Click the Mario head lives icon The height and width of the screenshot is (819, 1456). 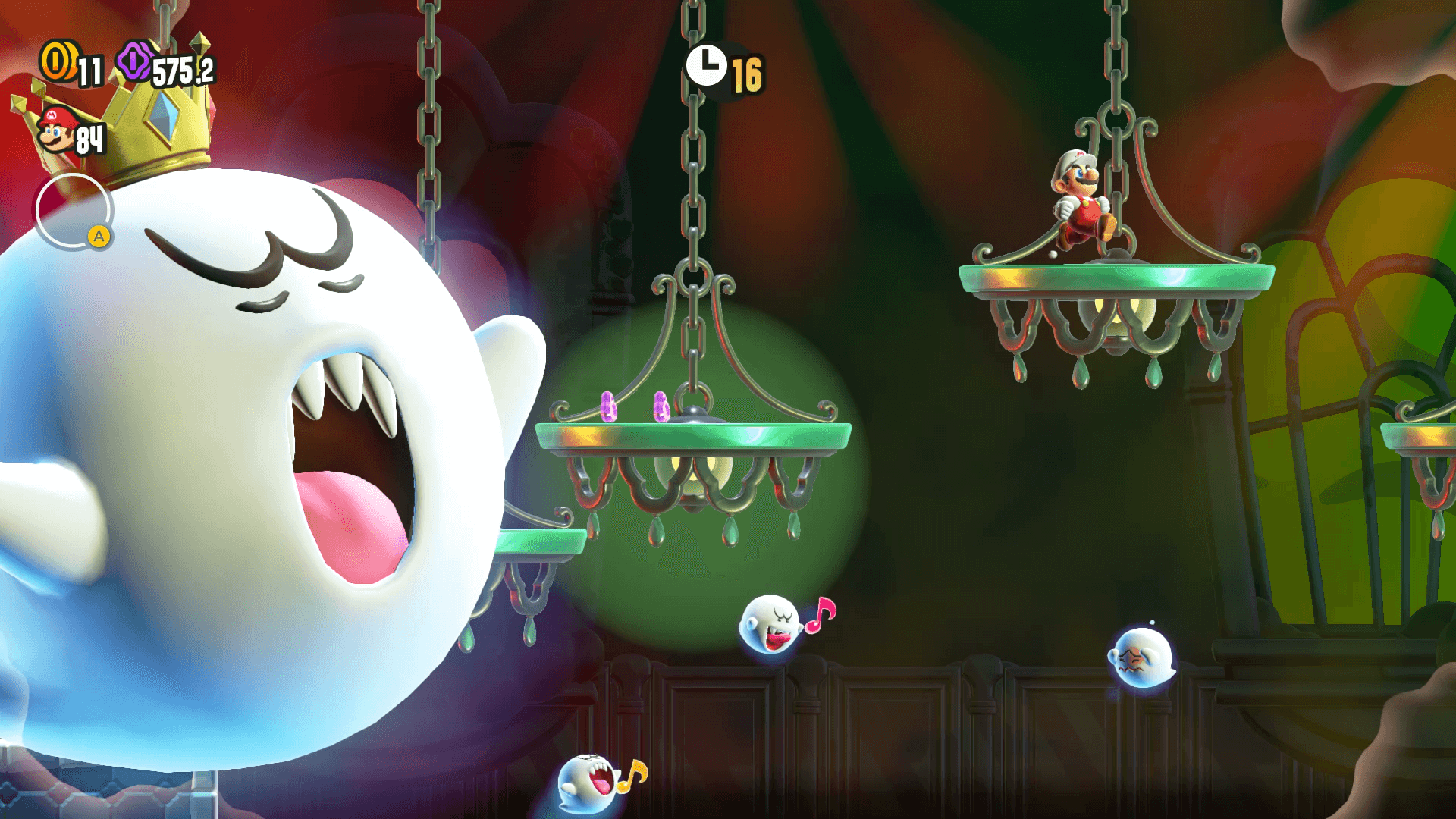pyautogui.click(x=55, y=131)
